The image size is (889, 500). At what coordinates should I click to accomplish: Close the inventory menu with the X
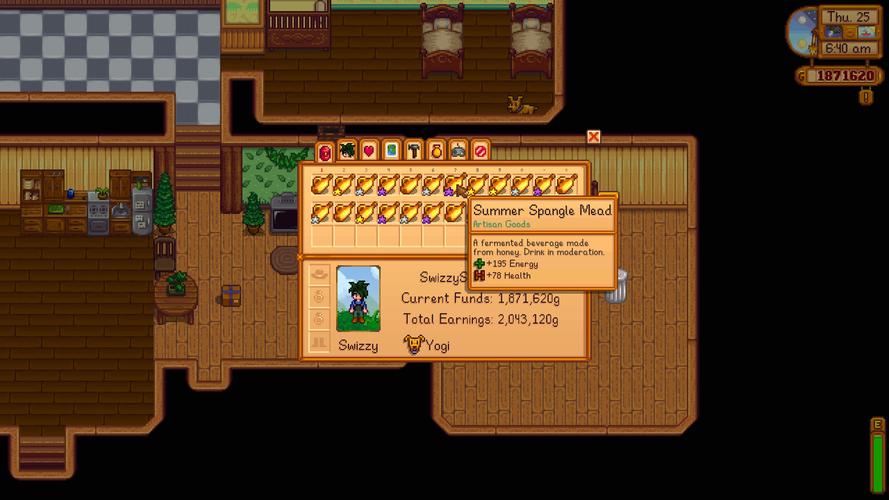click(x=593, y=136)
